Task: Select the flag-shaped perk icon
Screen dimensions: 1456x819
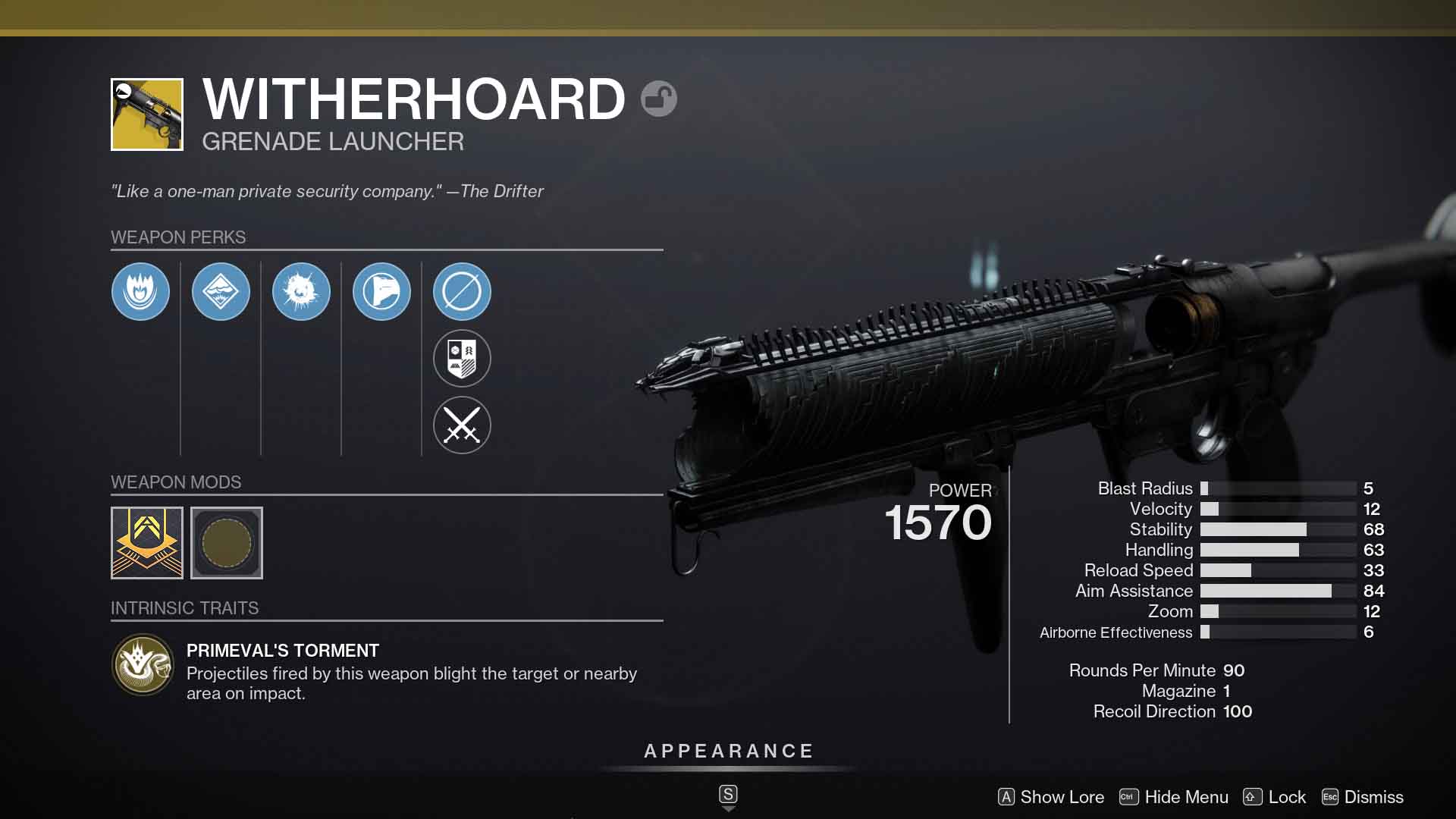Action: pyautogui.click(x=381, y=291)
